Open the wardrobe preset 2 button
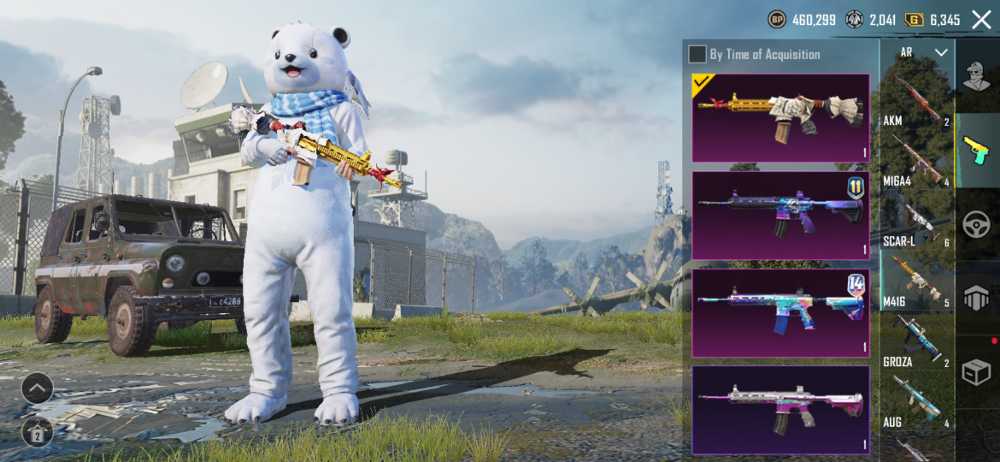This screenshot has width=1000, height=462. 37,433
